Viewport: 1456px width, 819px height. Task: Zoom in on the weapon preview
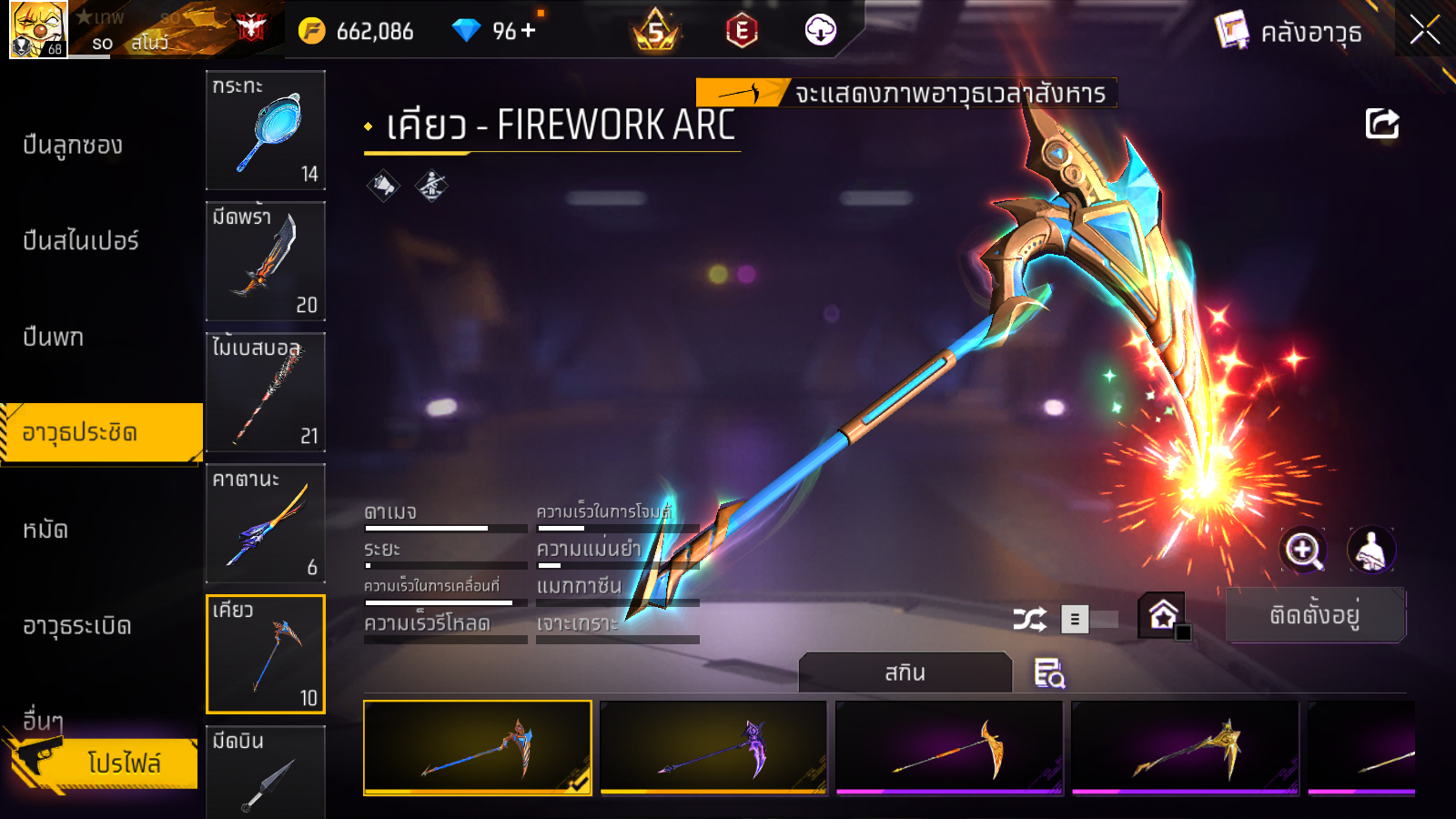click(1303, 550)
